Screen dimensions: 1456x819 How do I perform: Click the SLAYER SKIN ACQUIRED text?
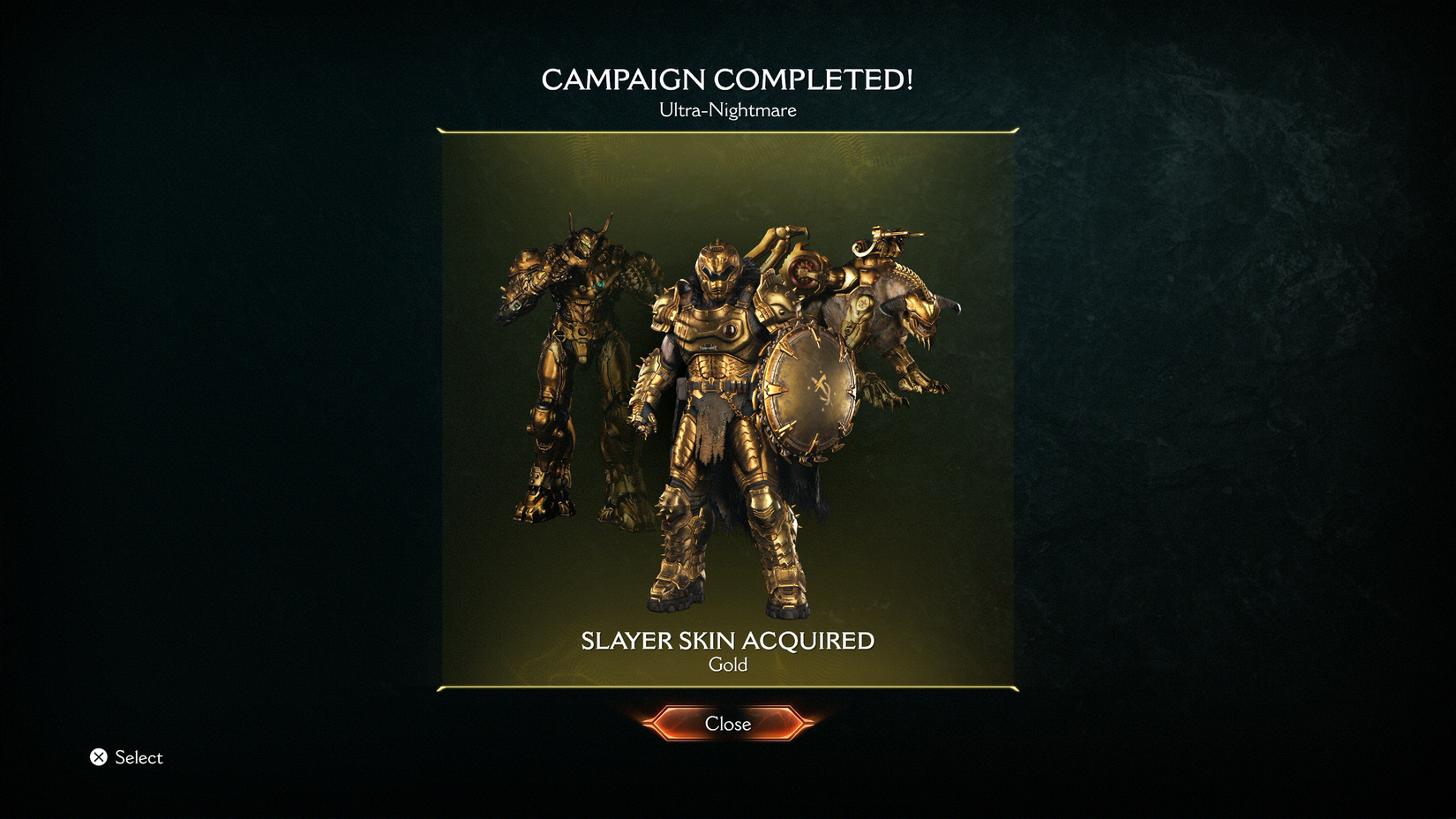pos(727,642)
